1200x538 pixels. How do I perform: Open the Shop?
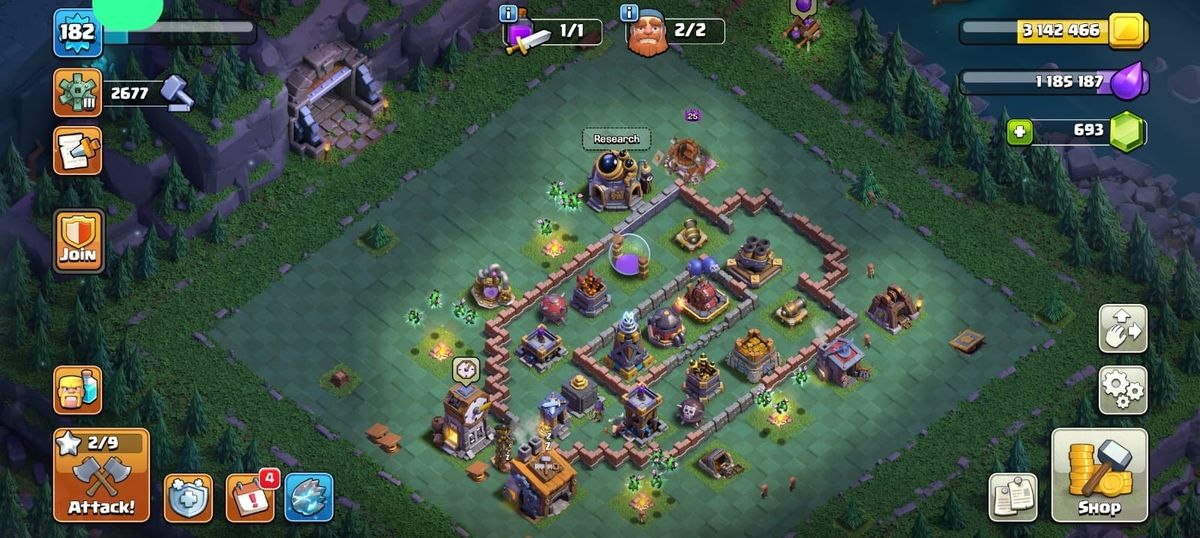pos(1099,475)
